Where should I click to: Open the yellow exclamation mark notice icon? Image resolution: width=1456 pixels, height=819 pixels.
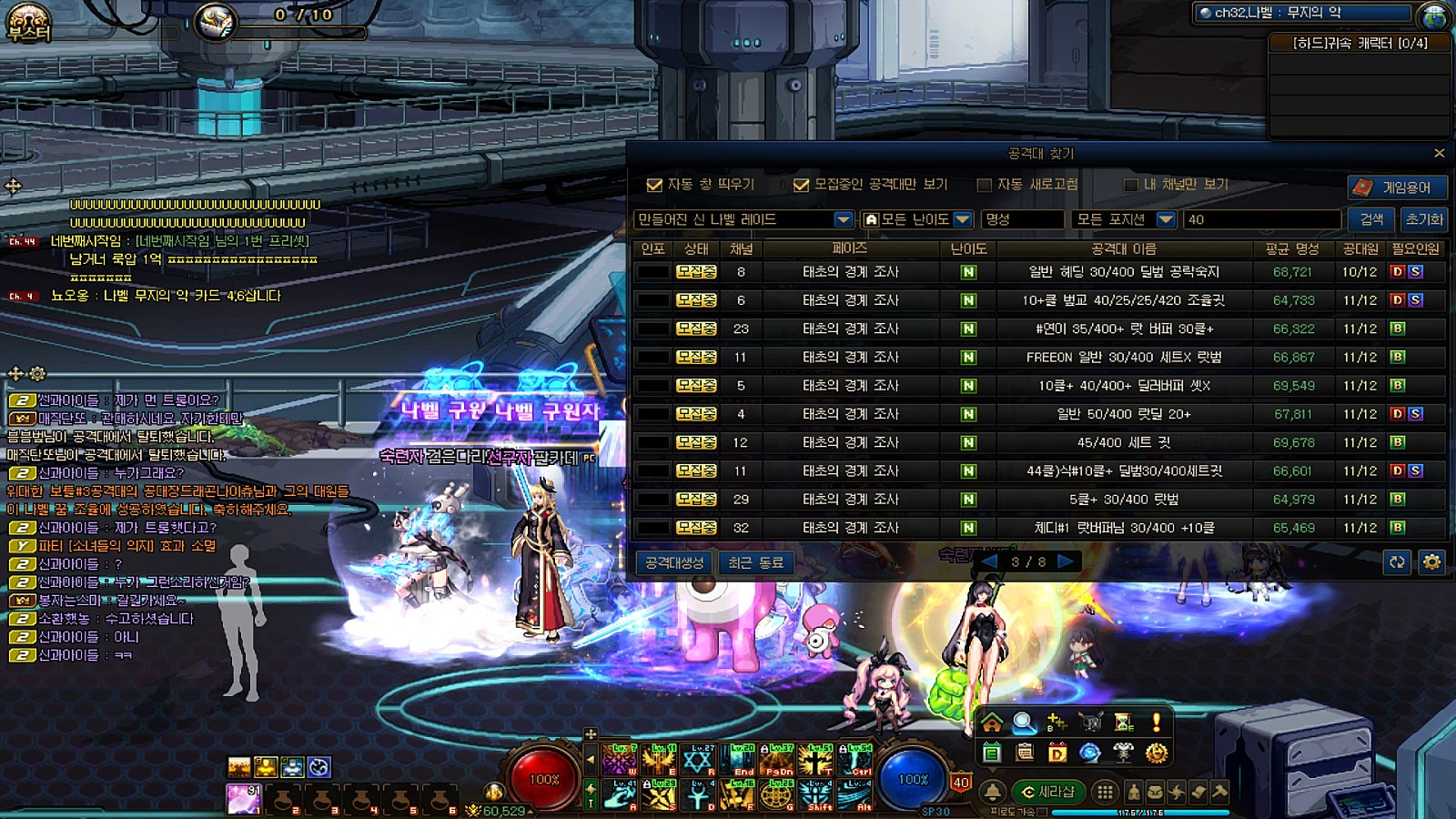tap(1157, 723)
